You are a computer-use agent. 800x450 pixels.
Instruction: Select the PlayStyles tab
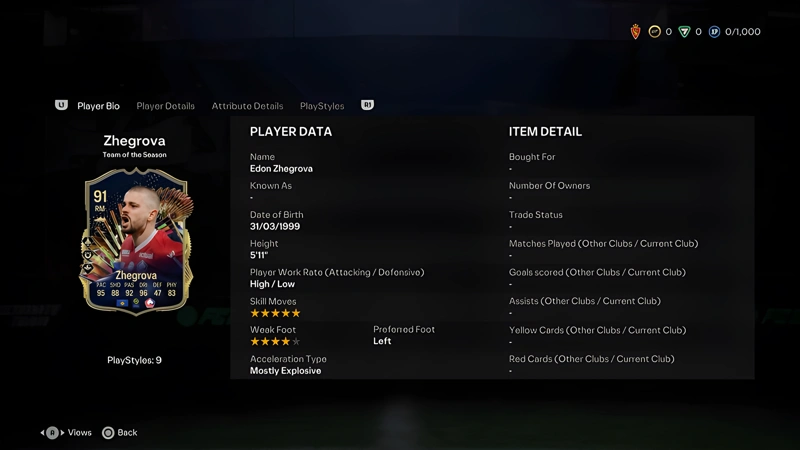pyautogui.click(x=322, y=106)
